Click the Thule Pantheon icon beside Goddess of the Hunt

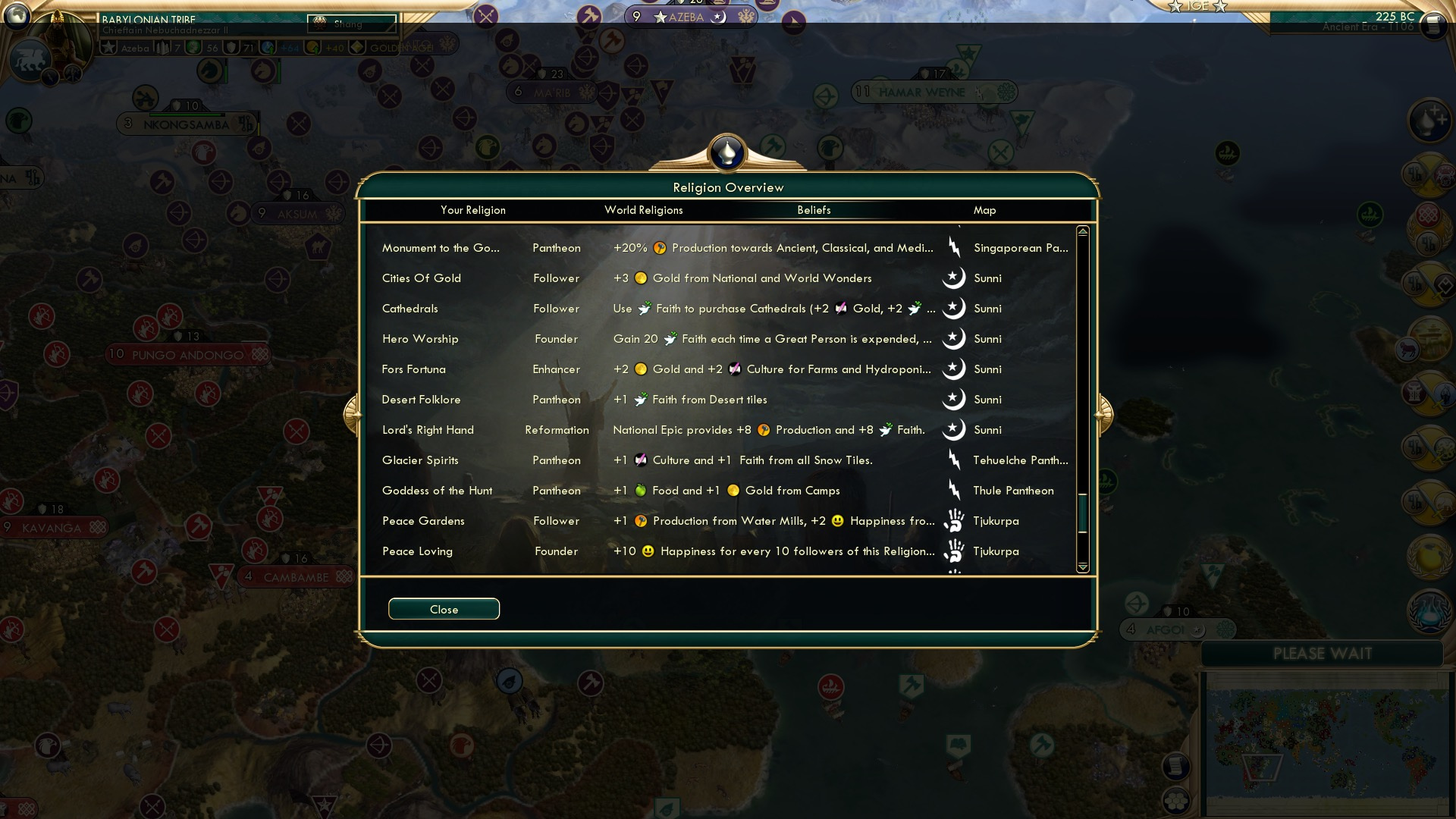(955, 490)
